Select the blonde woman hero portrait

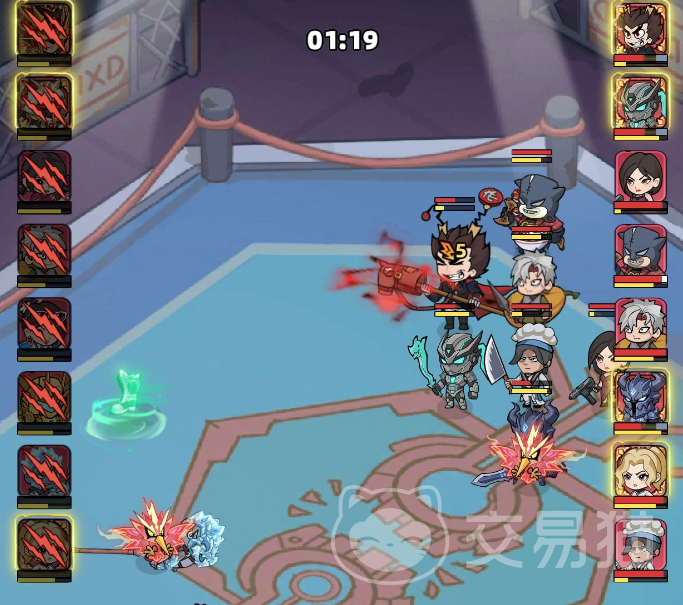640,470
